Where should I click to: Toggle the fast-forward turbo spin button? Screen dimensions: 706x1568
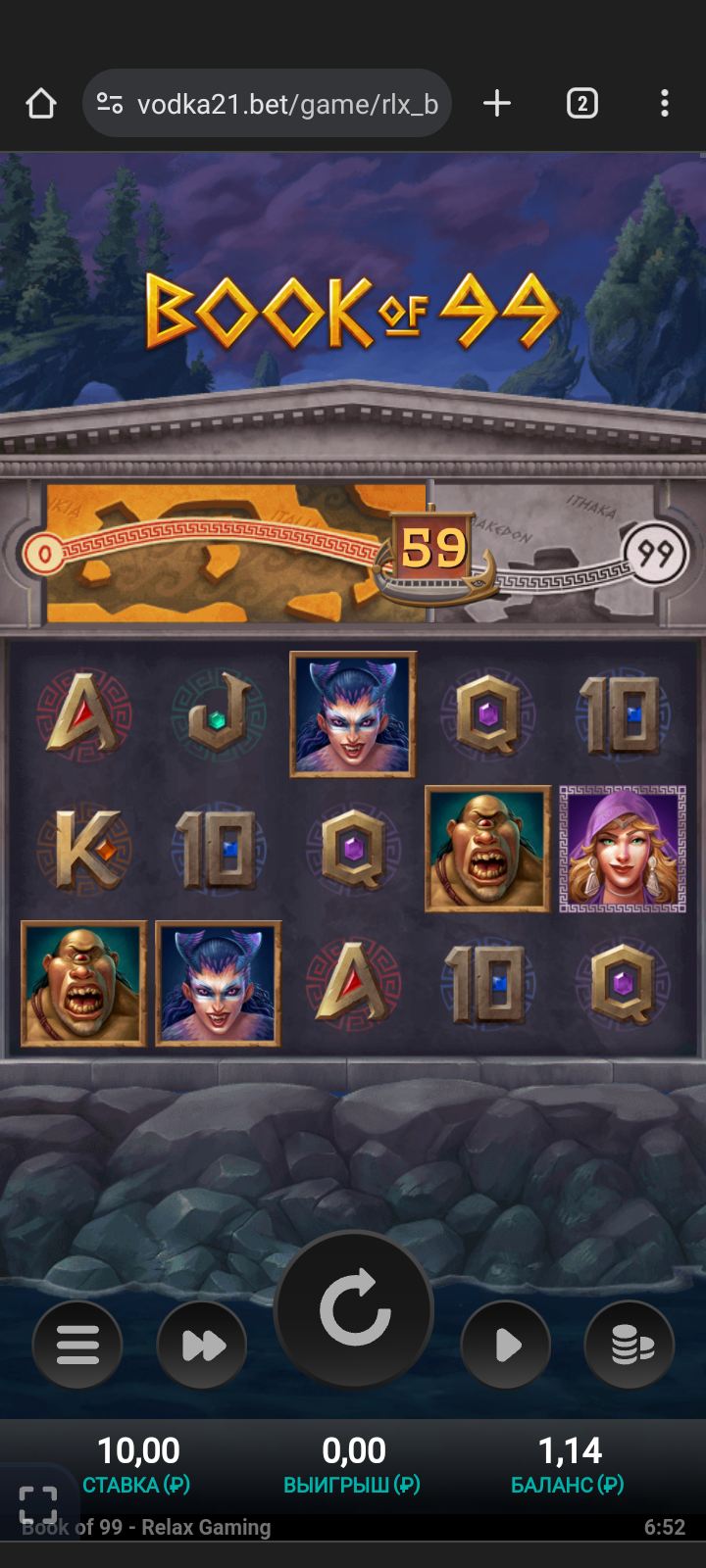[202, 1345]
